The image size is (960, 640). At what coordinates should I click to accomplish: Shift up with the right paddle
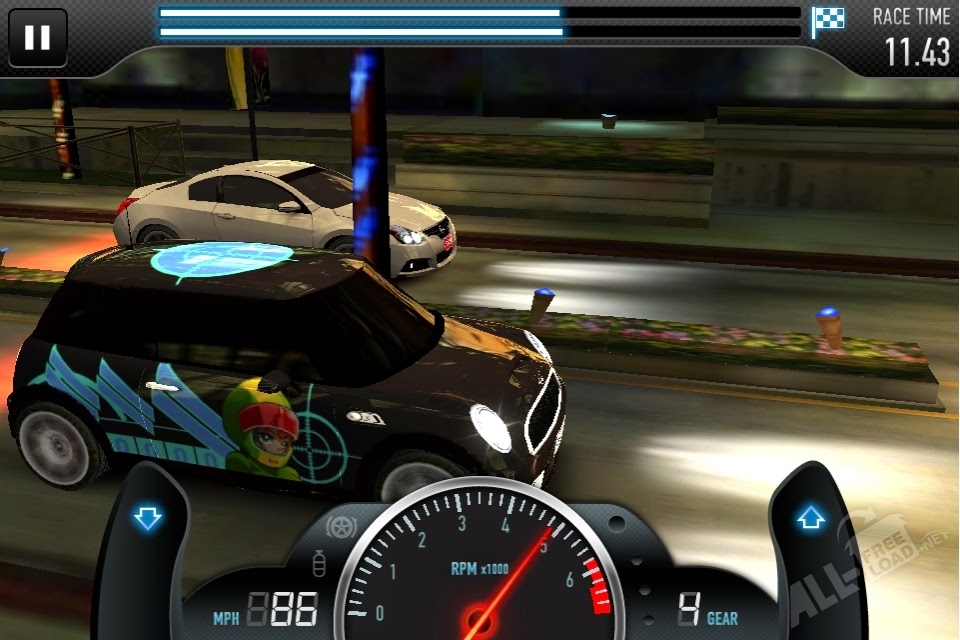[810, 519]
